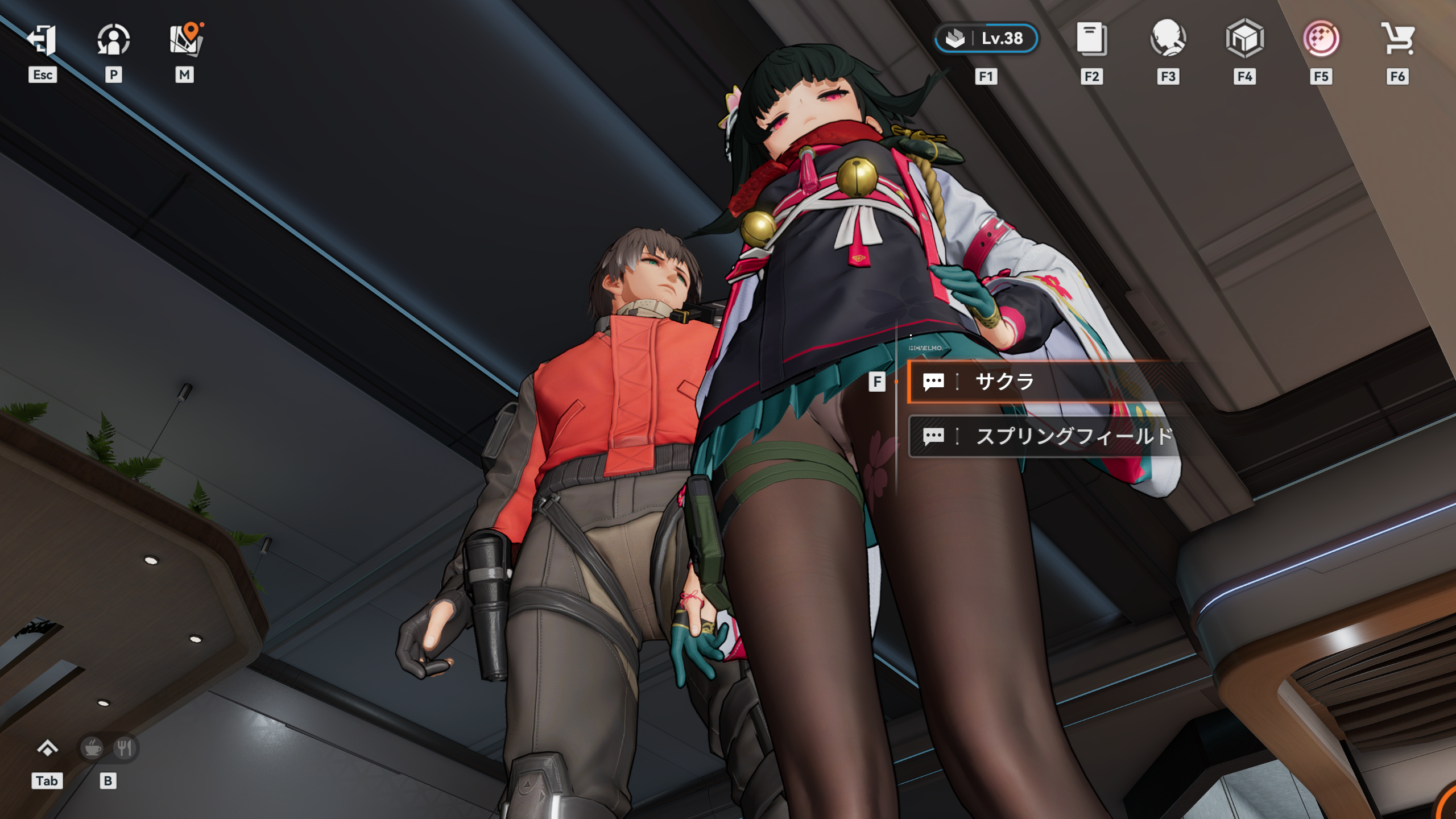Select the Lv.38 level badge

[986, 39]
